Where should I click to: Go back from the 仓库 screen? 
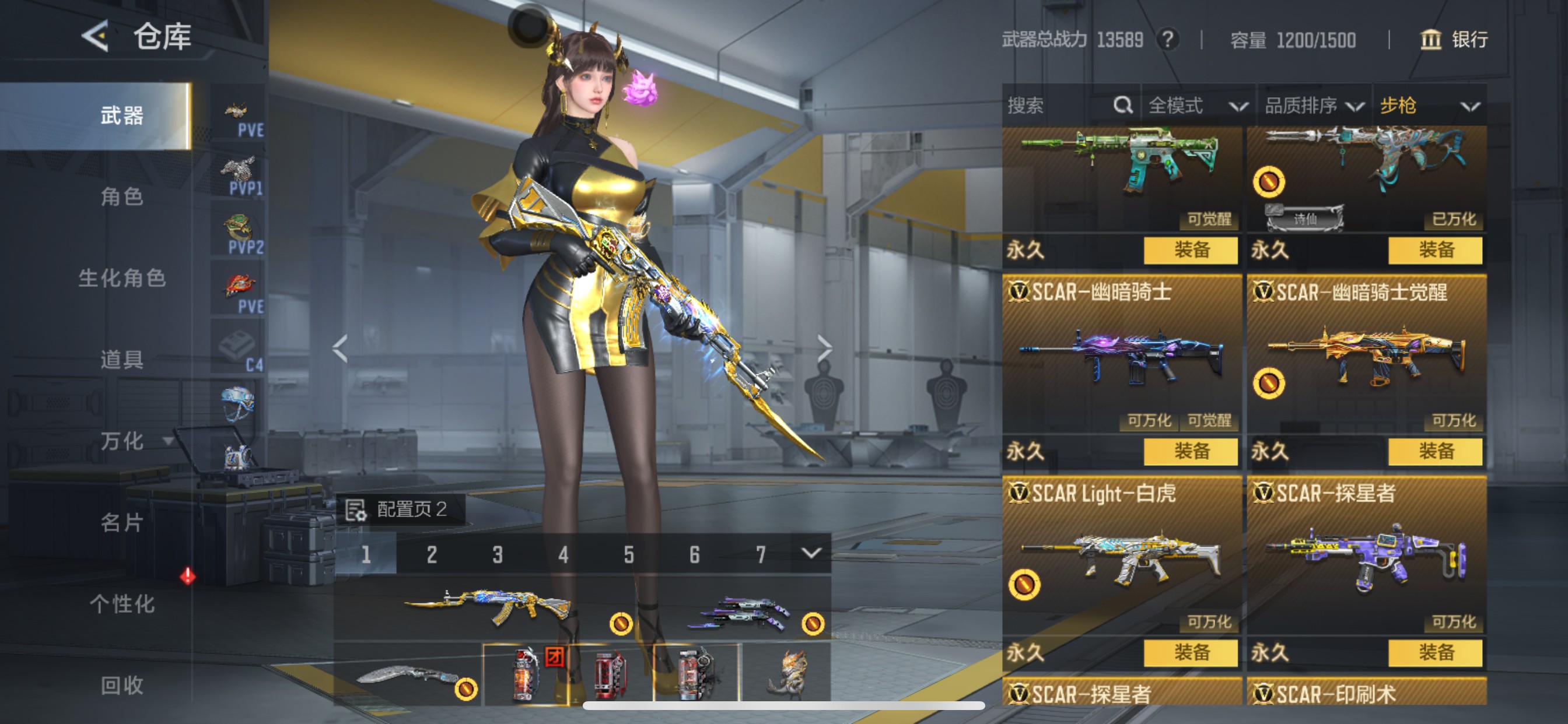[x=96, y=37]
